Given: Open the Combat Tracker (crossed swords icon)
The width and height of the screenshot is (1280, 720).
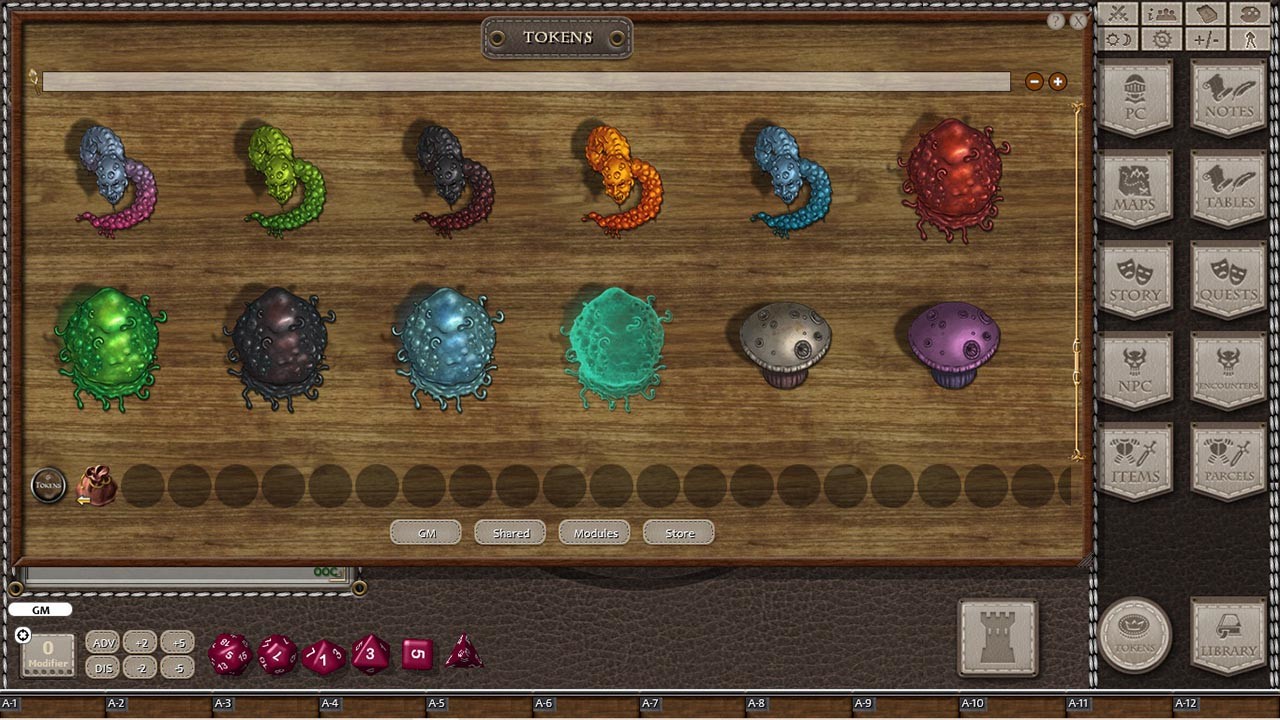Looking at the screenshot, I should point(1118,13).
